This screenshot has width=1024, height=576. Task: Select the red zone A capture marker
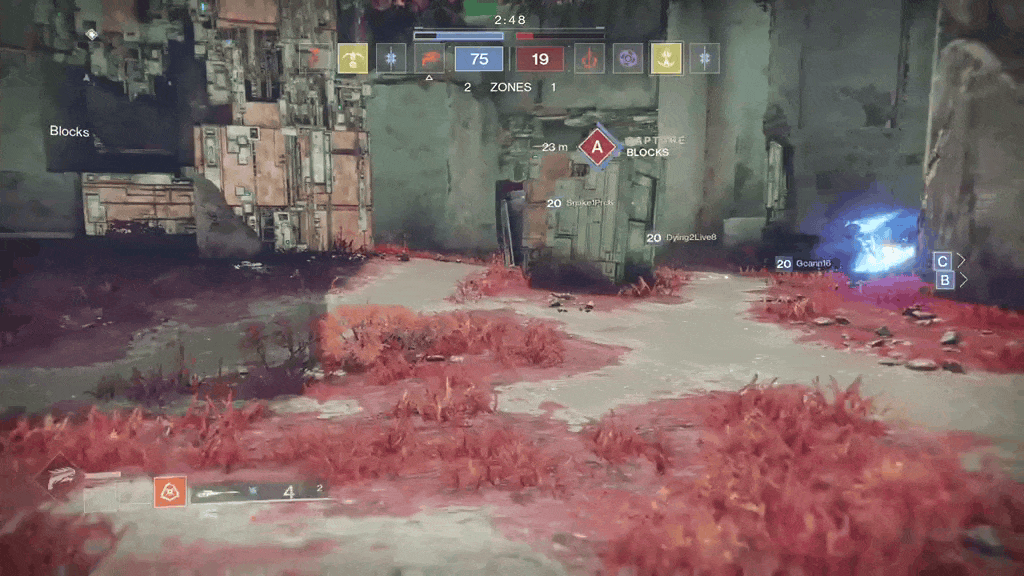coord(598,148)
